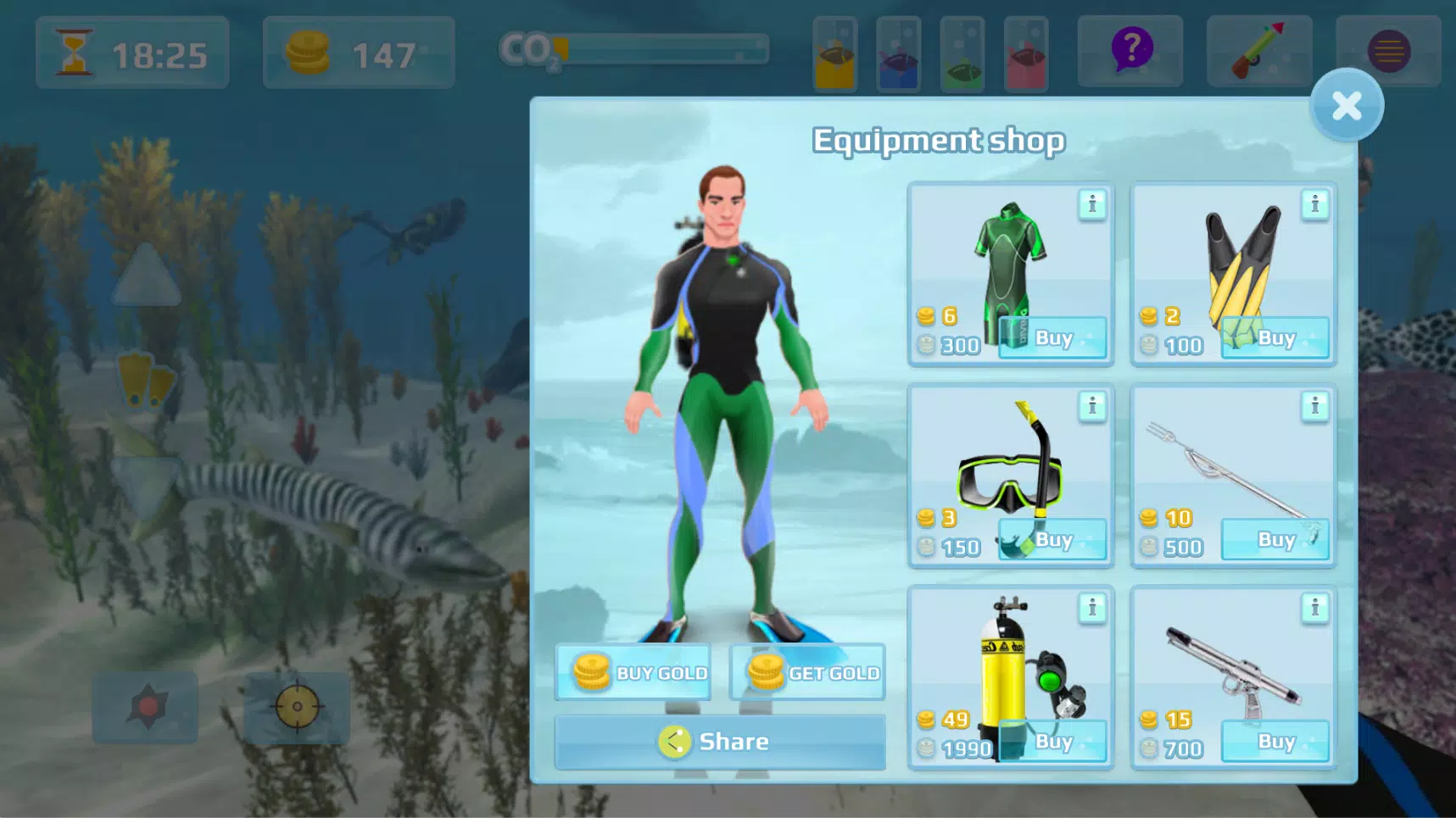Viewport: 1456px width, 818px height.
Task: View info on the scuba tank
Action: [x=1092, y=607]
